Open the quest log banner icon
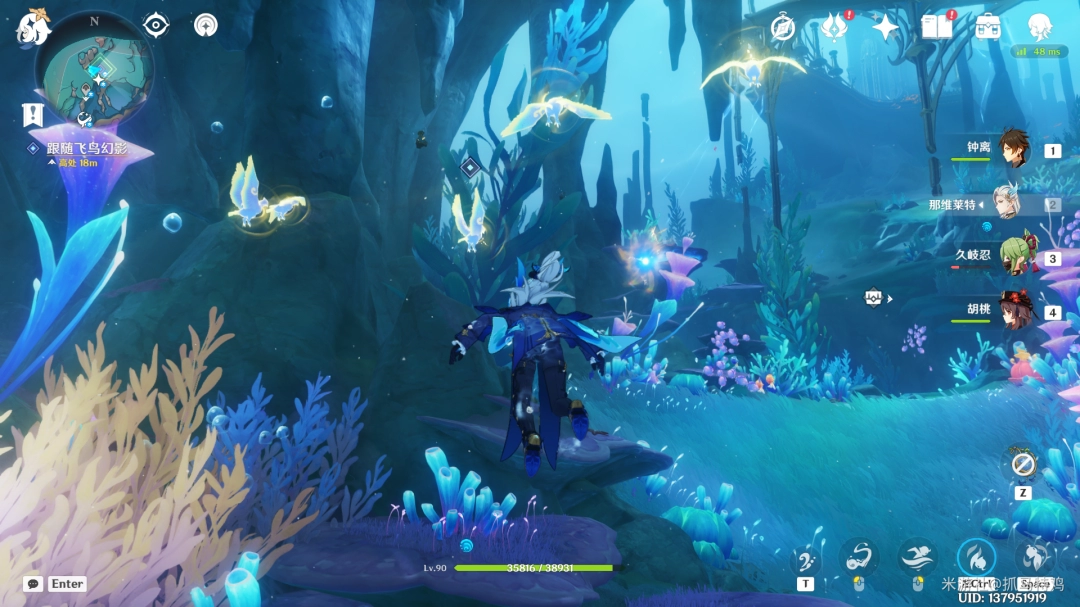The height and width of the screenshot is (607, 1080). tap(32, 114)
